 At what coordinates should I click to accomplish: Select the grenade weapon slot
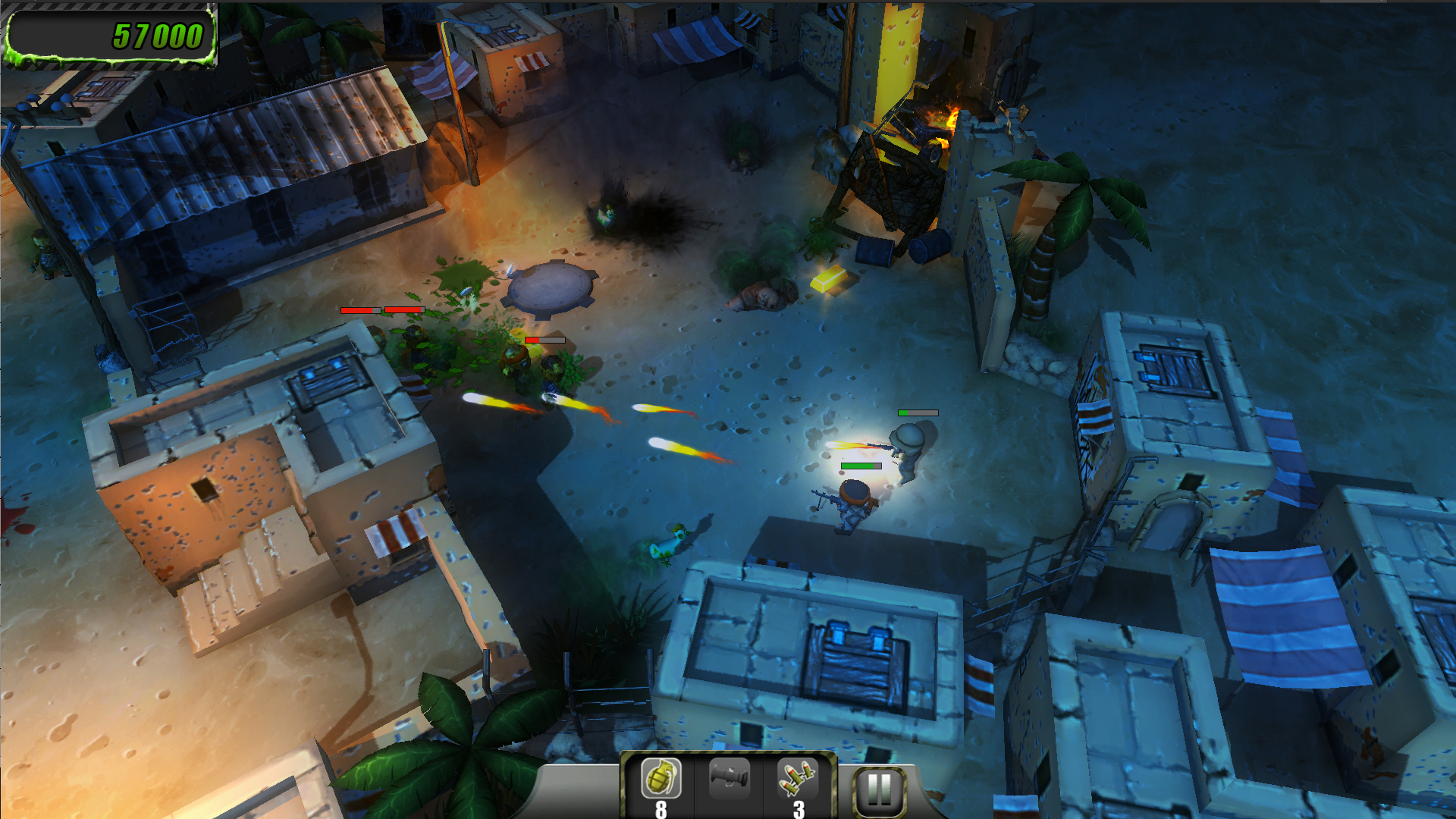pos(661,779)
